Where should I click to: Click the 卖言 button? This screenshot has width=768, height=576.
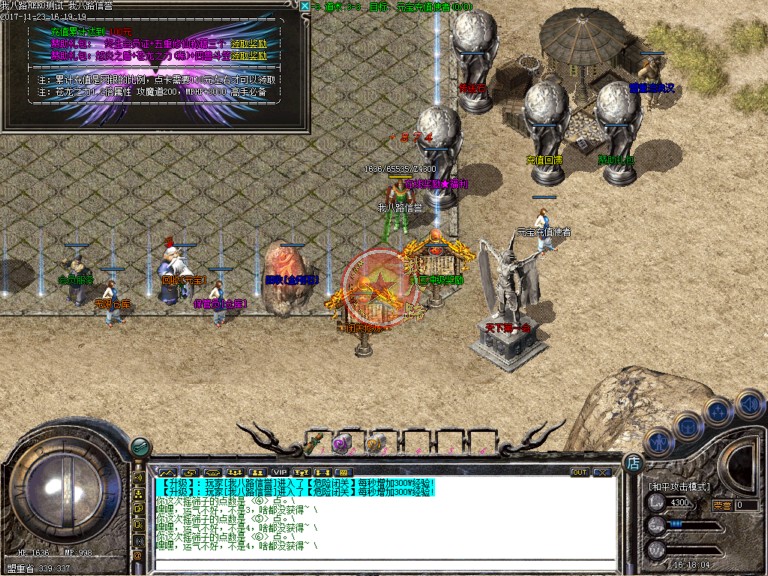(721, 505)
